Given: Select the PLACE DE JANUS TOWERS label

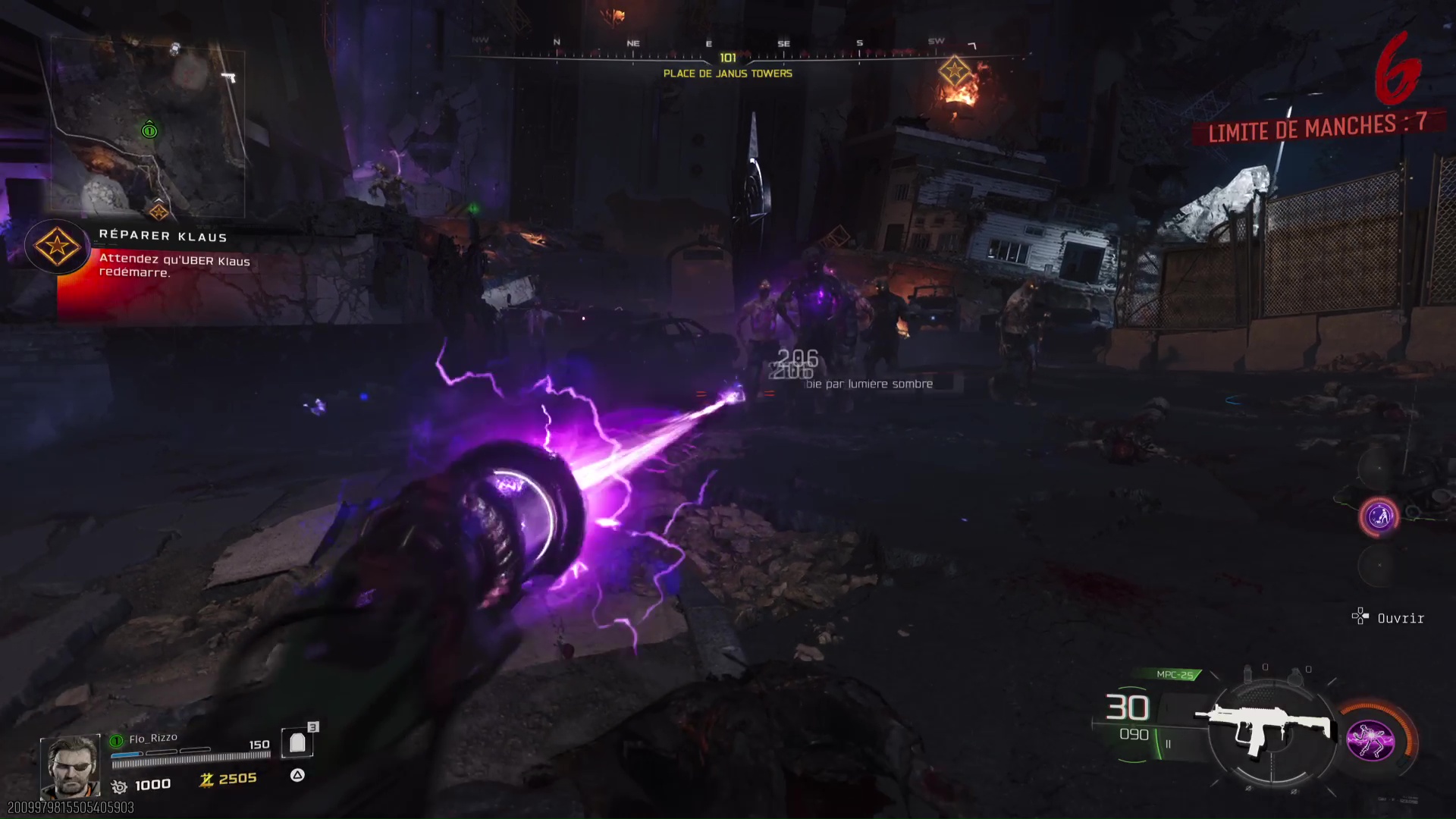Looking at the screenshot, I should coord(726,74).
